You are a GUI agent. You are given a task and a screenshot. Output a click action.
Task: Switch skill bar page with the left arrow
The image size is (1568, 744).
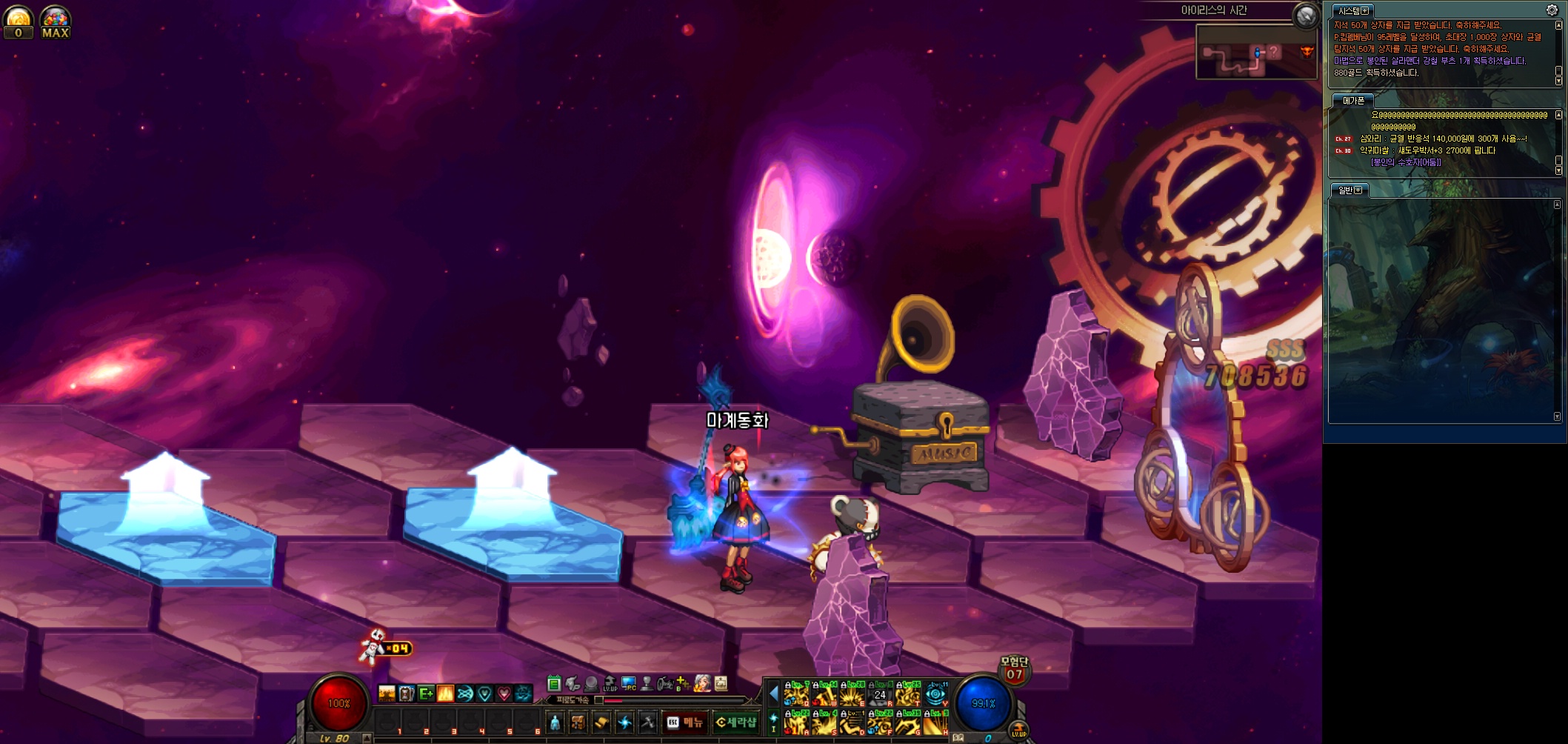point(773,694)
